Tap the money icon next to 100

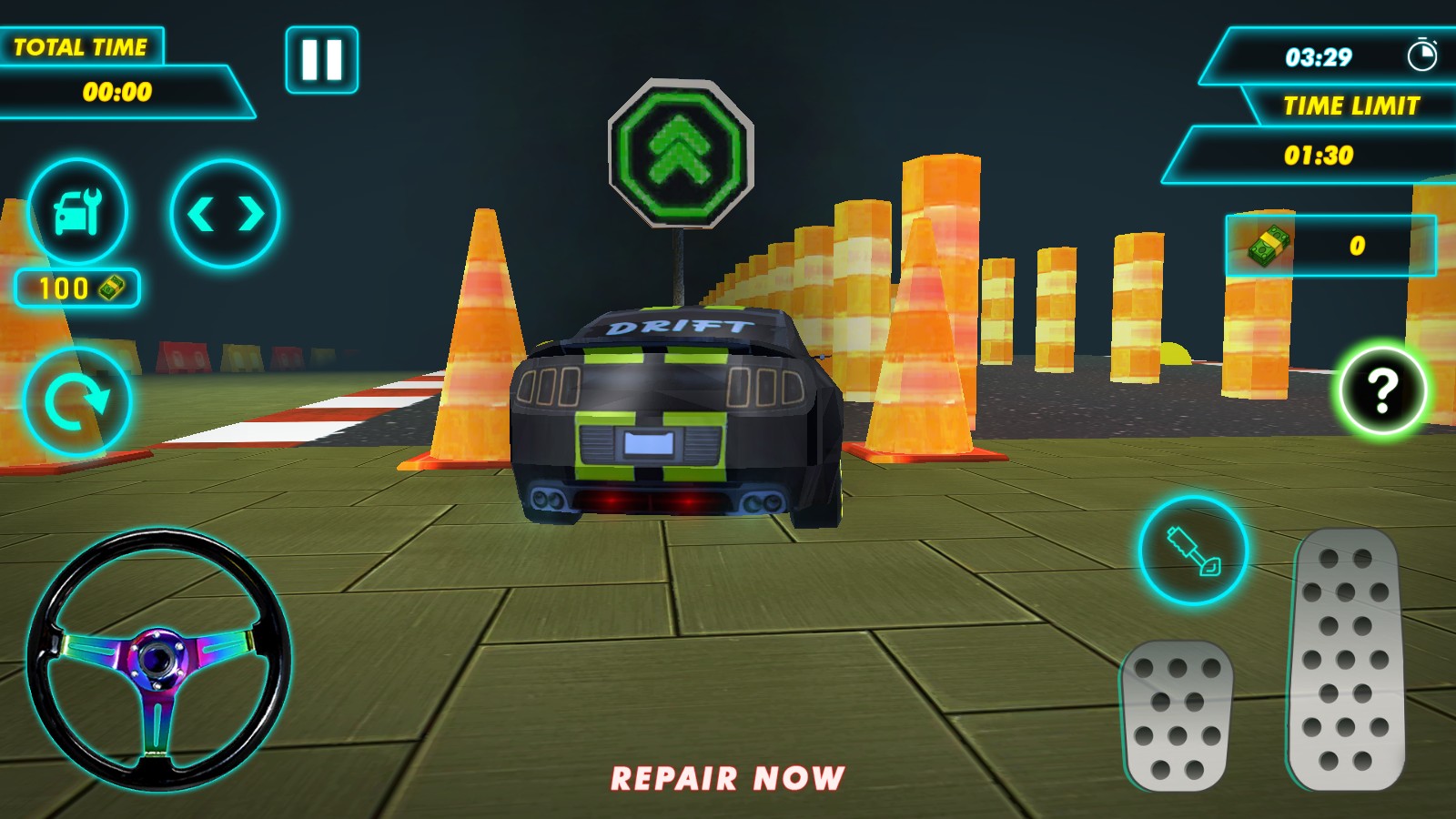click(x=109, y=288)
